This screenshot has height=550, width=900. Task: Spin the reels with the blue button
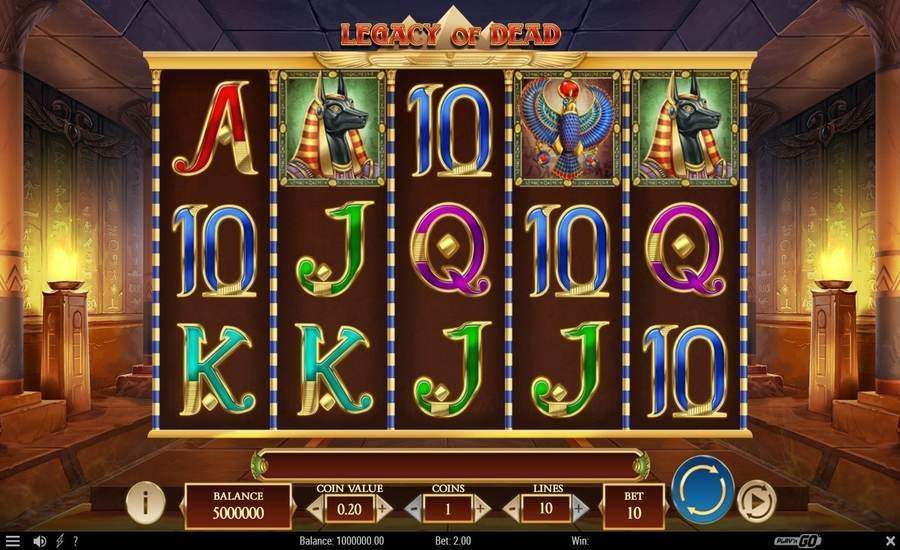click(x=704, y=490)
